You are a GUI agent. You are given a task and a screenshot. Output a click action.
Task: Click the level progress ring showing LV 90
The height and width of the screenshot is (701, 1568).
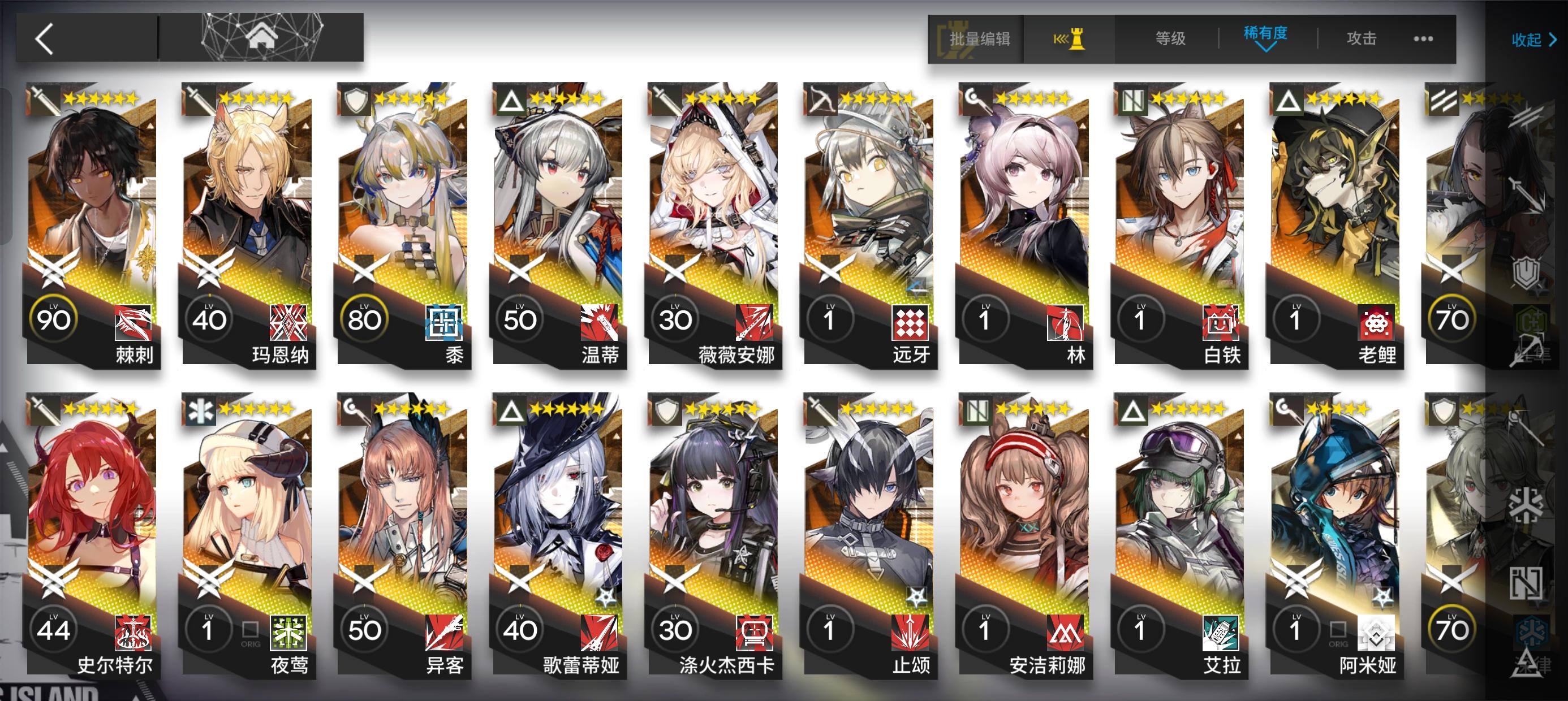[54, 317]
